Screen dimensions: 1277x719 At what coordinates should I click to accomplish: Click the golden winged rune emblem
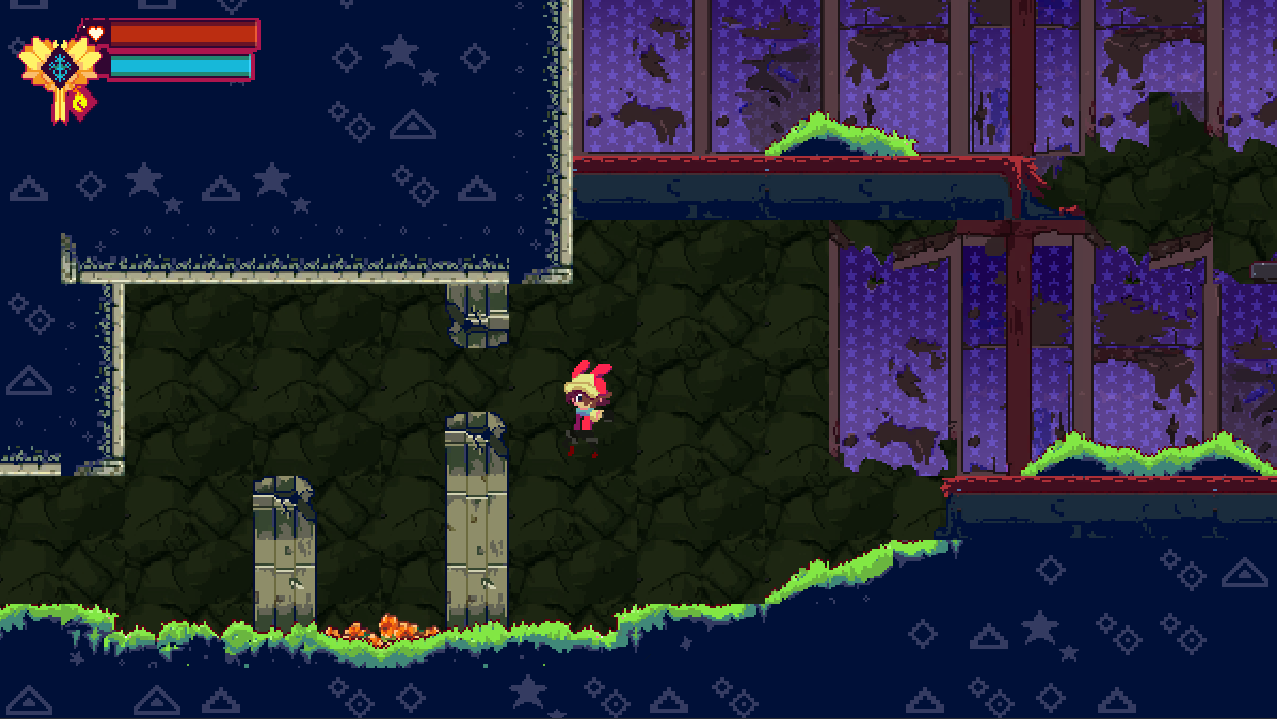point(60,66)
